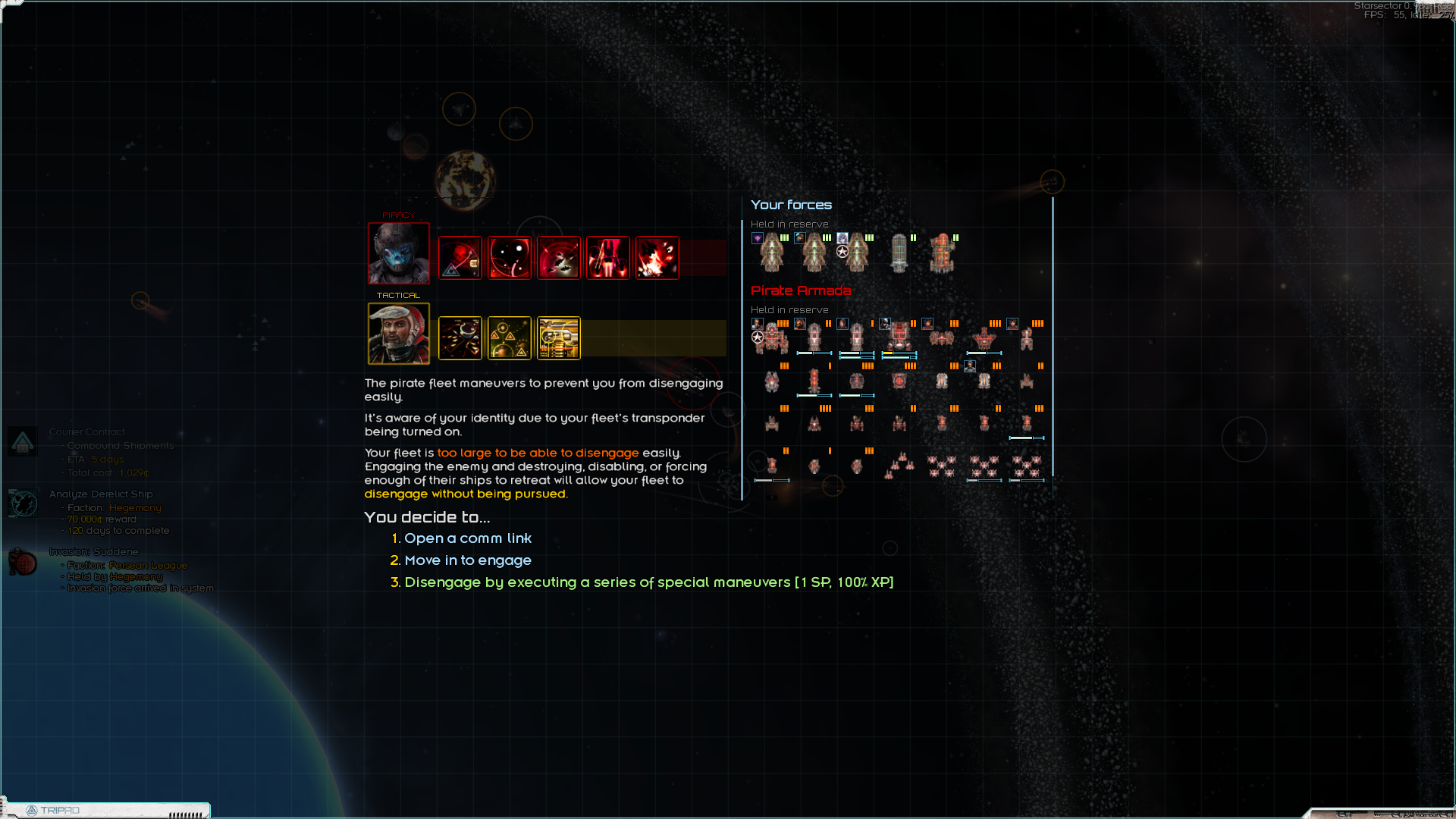Screen dimensions: 1456x819
Task: Click the red skull skill icon
Action: coord(460,259)
